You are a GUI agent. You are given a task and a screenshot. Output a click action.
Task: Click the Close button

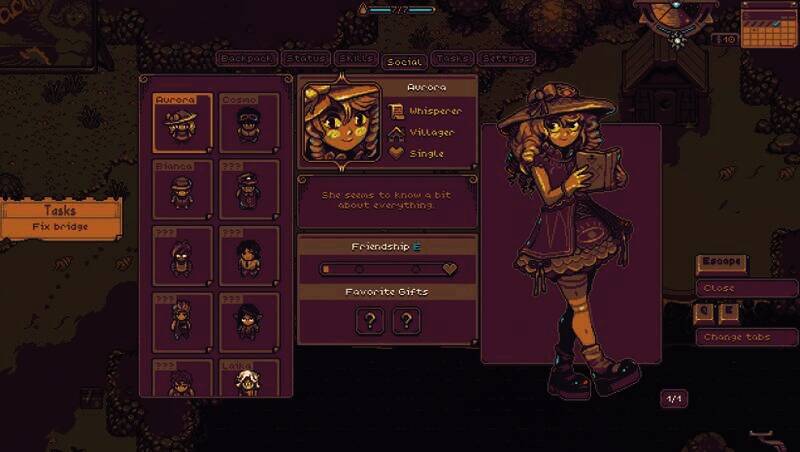(x=746, y=288)
